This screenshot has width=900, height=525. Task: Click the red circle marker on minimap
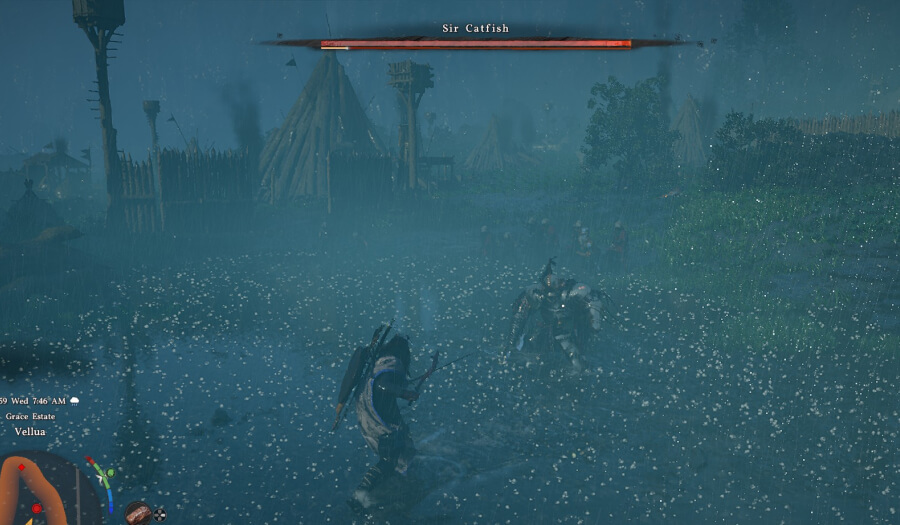37,509
